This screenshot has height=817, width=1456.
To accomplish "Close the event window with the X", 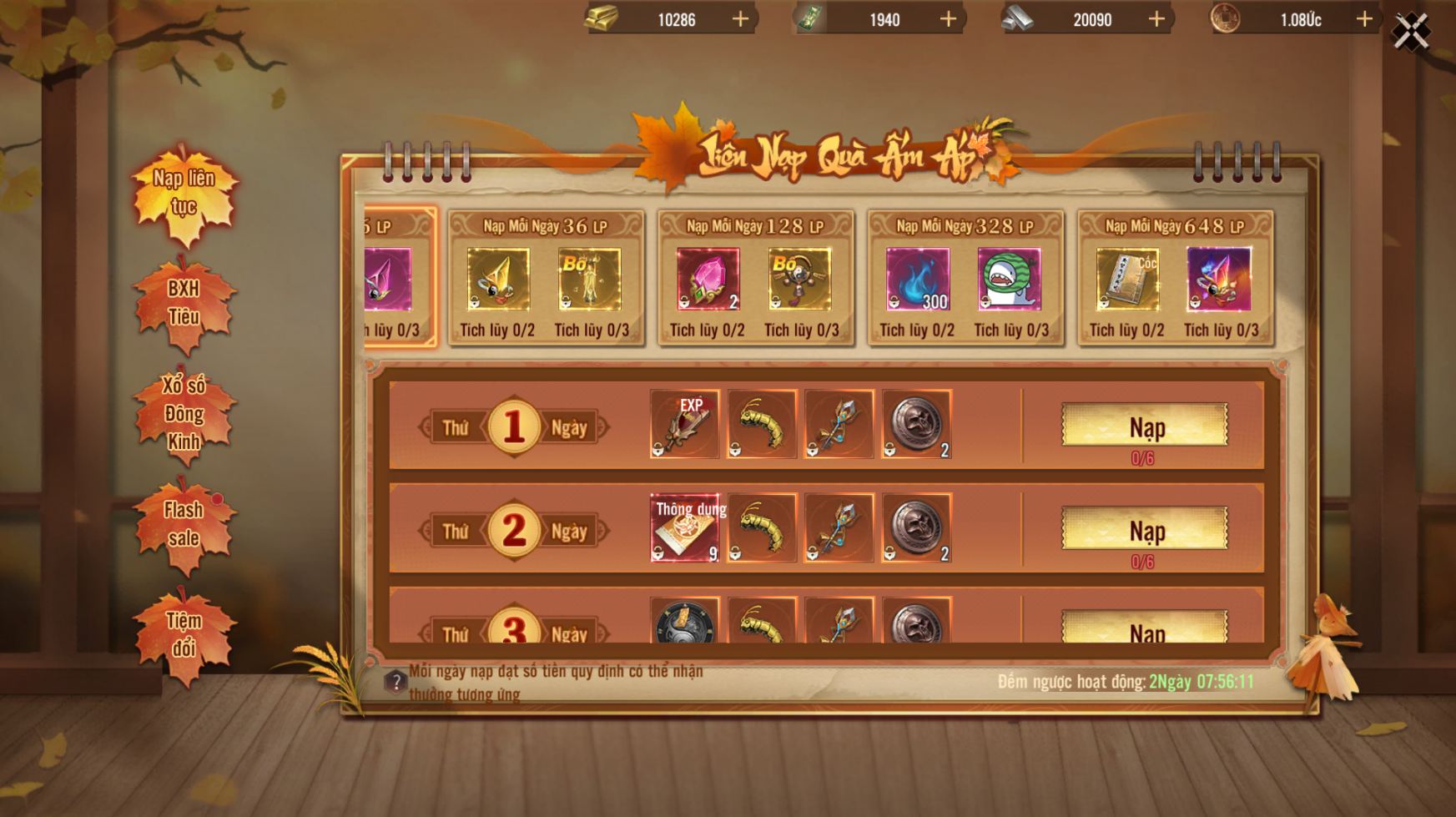I will (1411, 33).
